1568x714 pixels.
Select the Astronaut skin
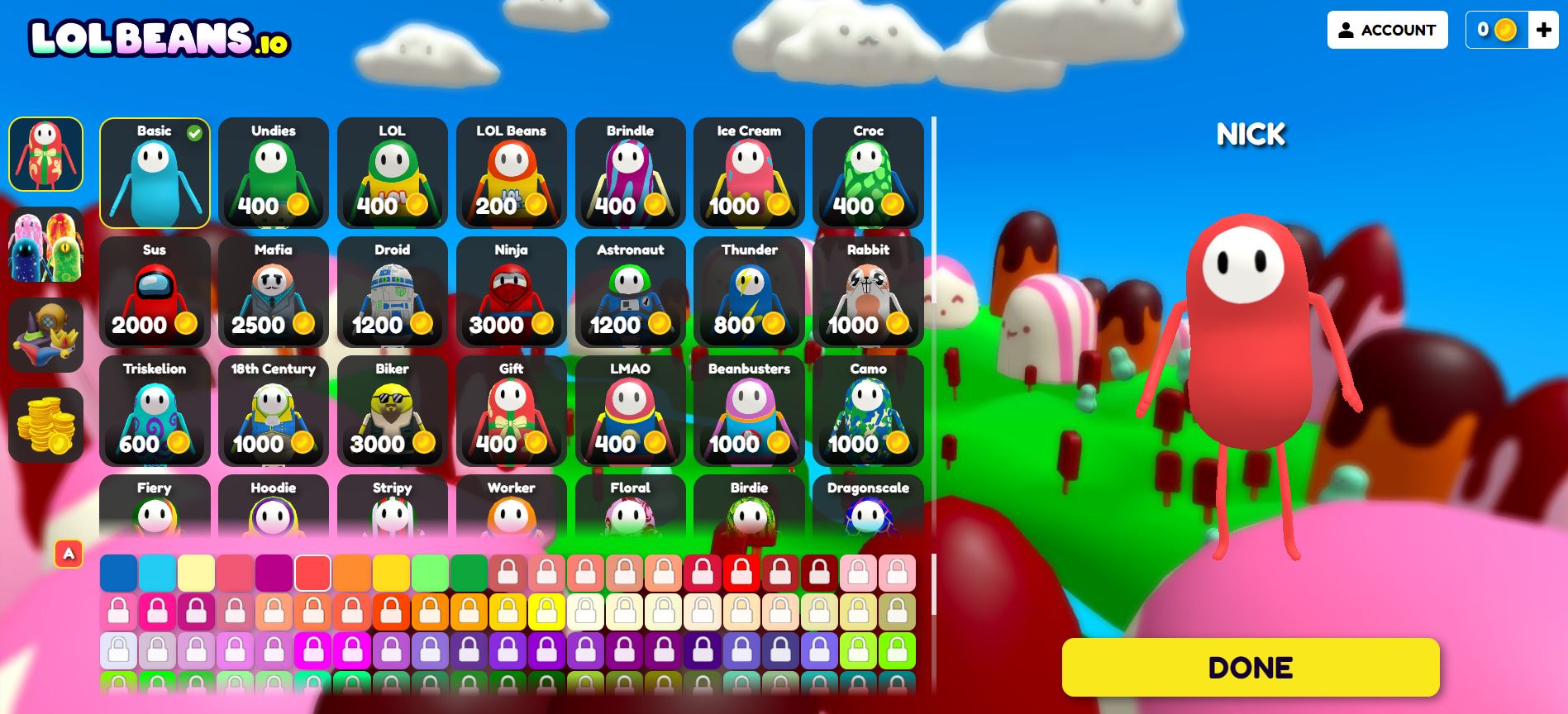point(630,293)
